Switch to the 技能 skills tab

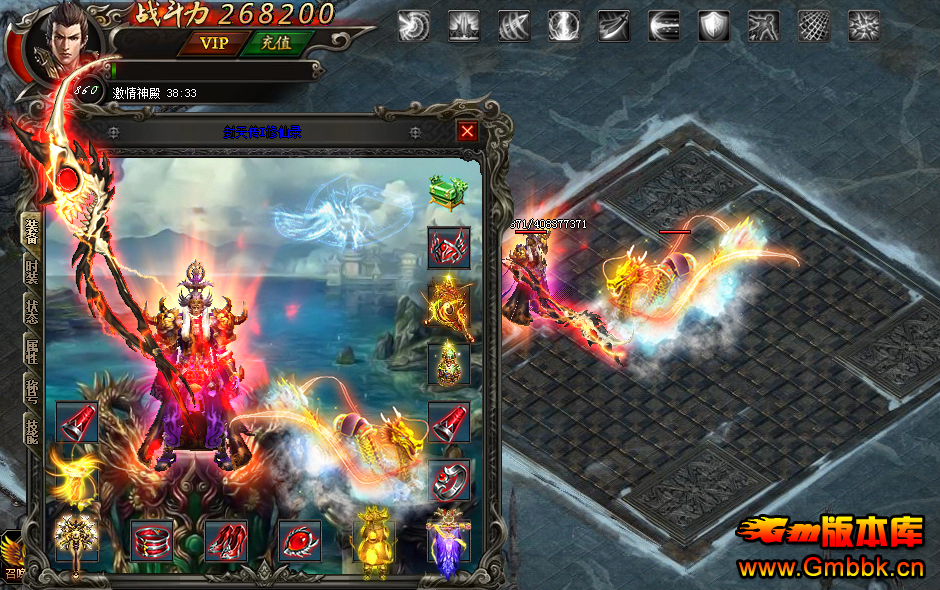click(x=31, y=429)
